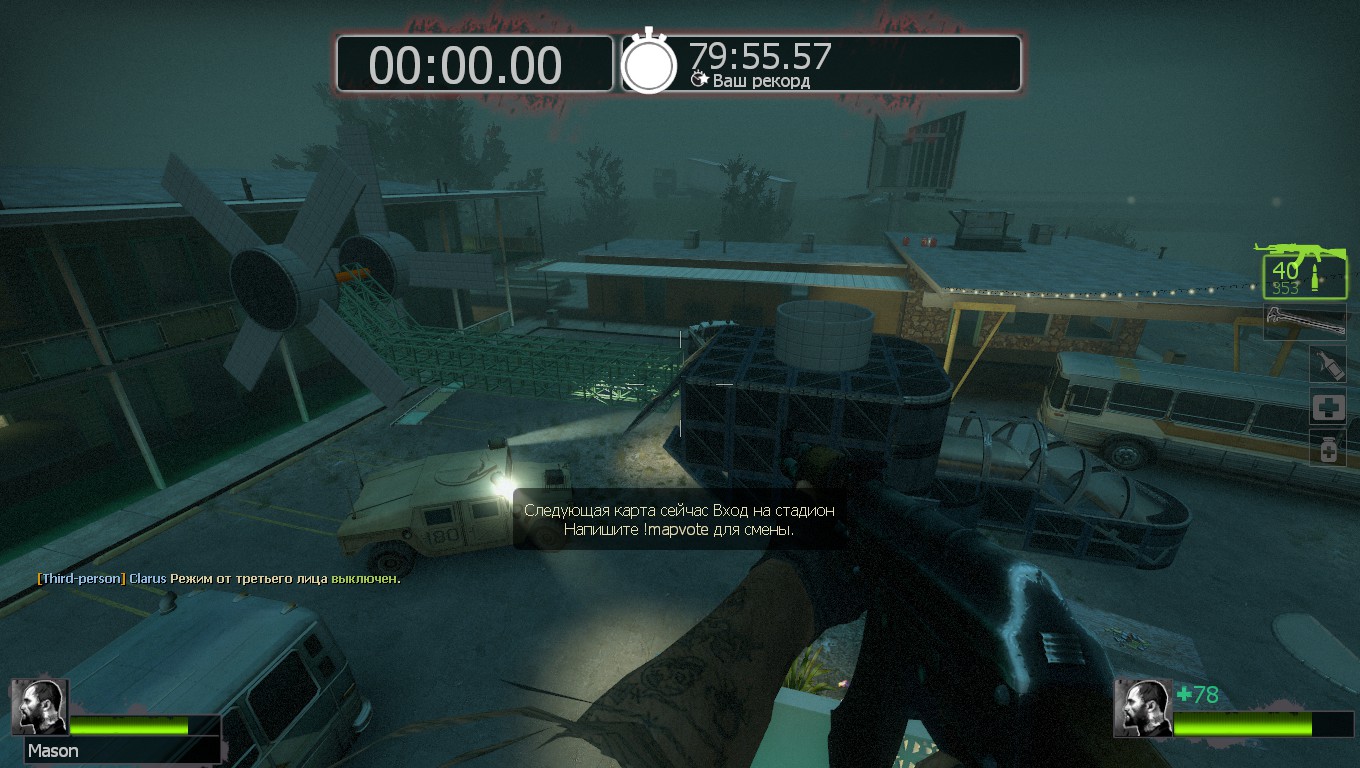Image resolution: width=1360 pixels, height=768 pixels.
Task: Select the first aid kit slot
Action: (1328, 406)
